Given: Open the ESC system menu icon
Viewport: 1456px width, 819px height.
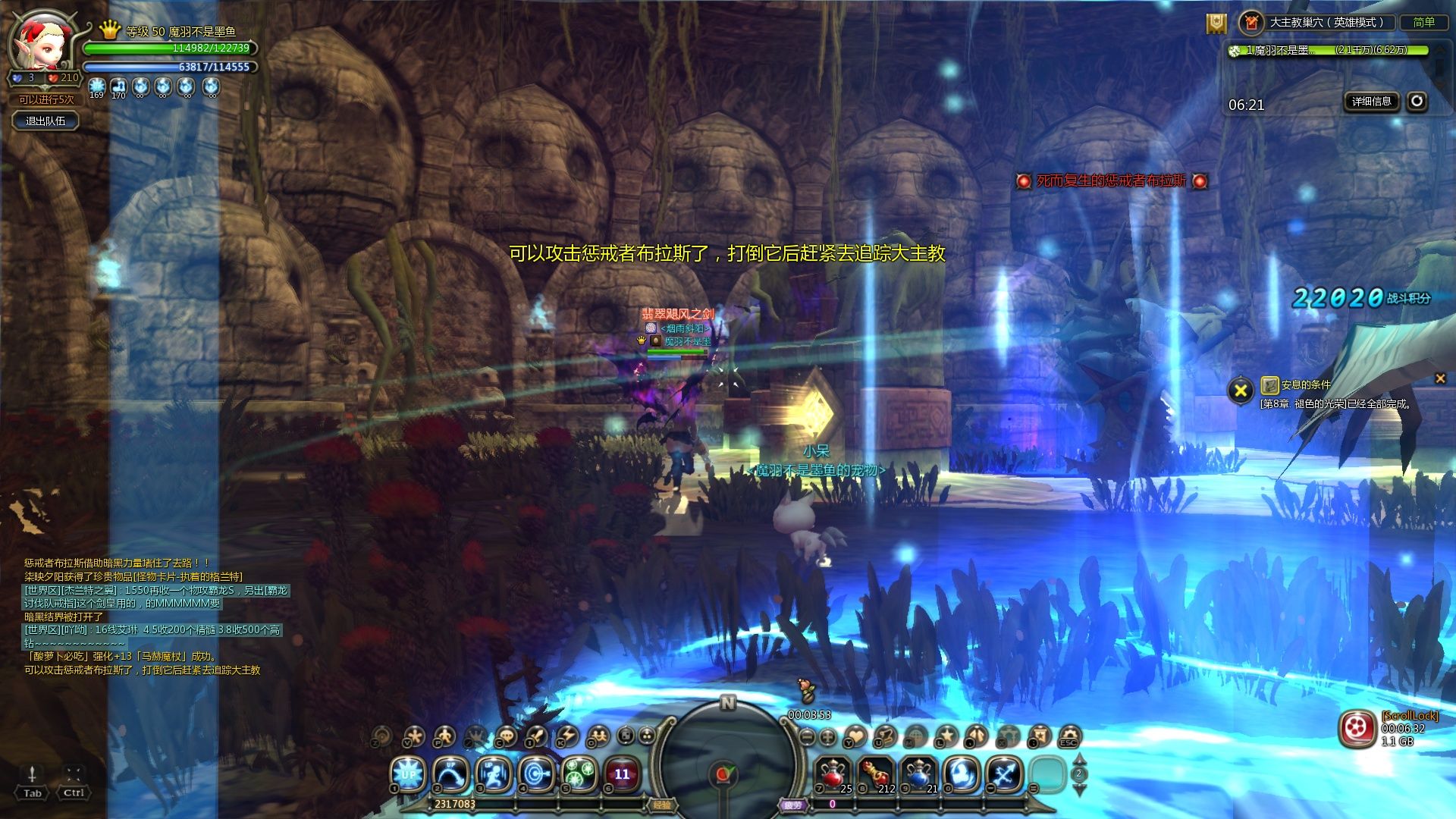Looking at the screenshot, I should pos(1068,736).
